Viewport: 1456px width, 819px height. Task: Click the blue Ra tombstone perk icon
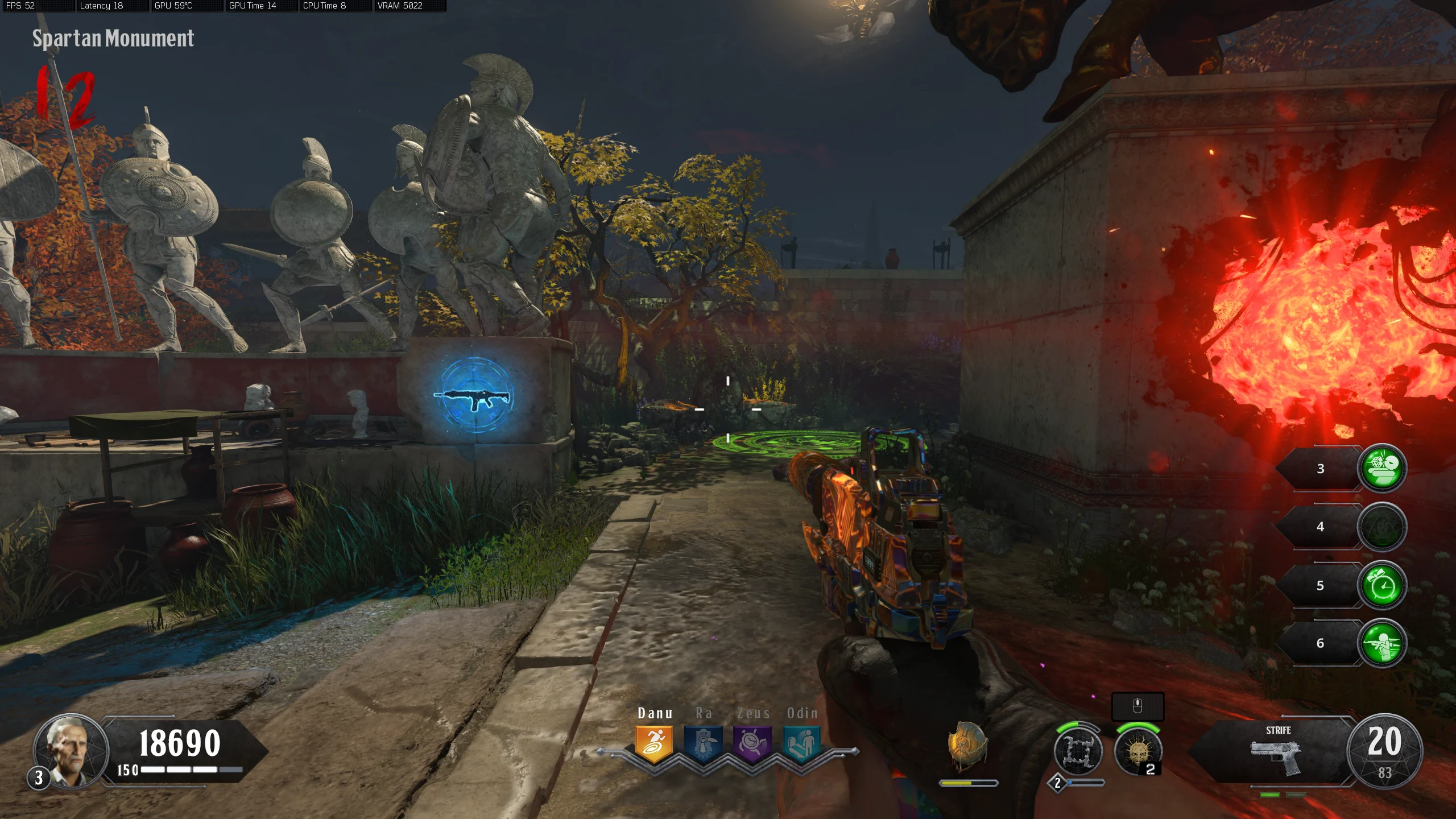[703, 743]
